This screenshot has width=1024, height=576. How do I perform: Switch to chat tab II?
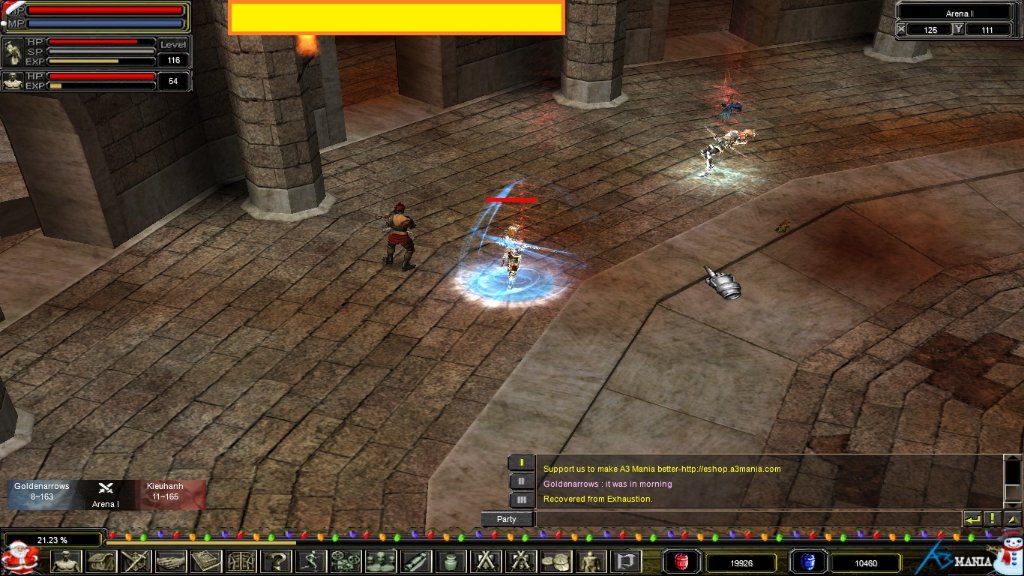point(522,481)
